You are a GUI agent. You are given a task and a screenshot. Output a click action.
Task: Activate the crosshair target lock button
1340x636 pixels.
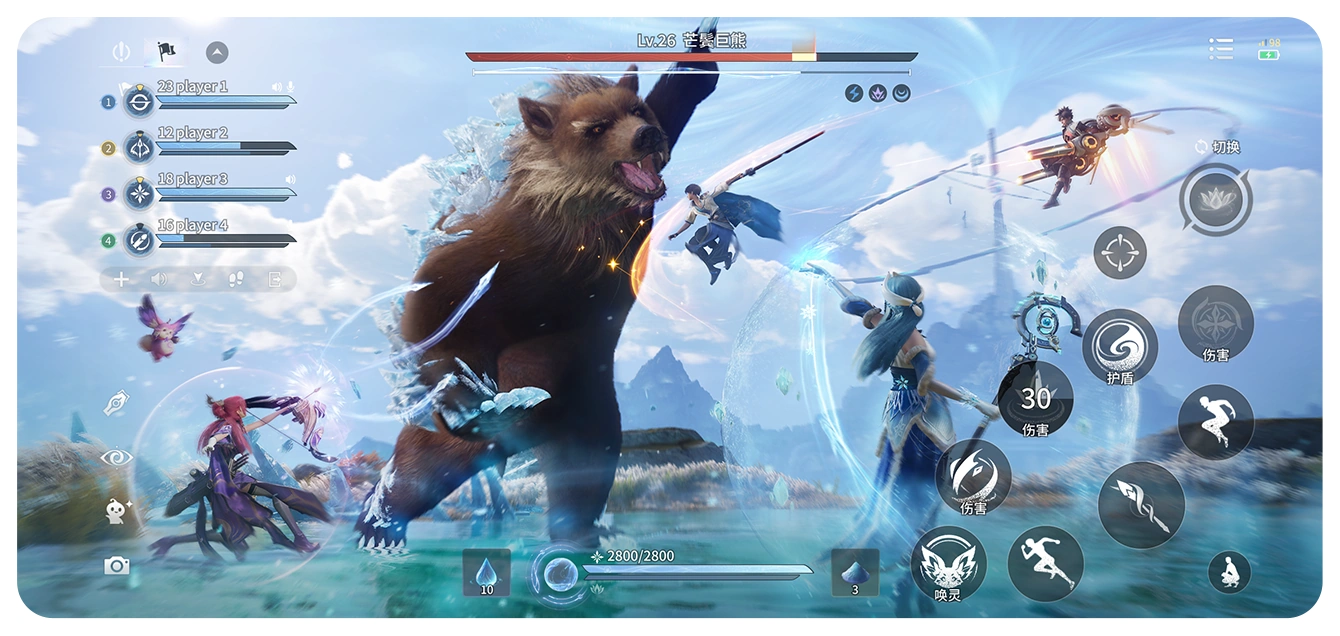click(x=1120, y=253)
